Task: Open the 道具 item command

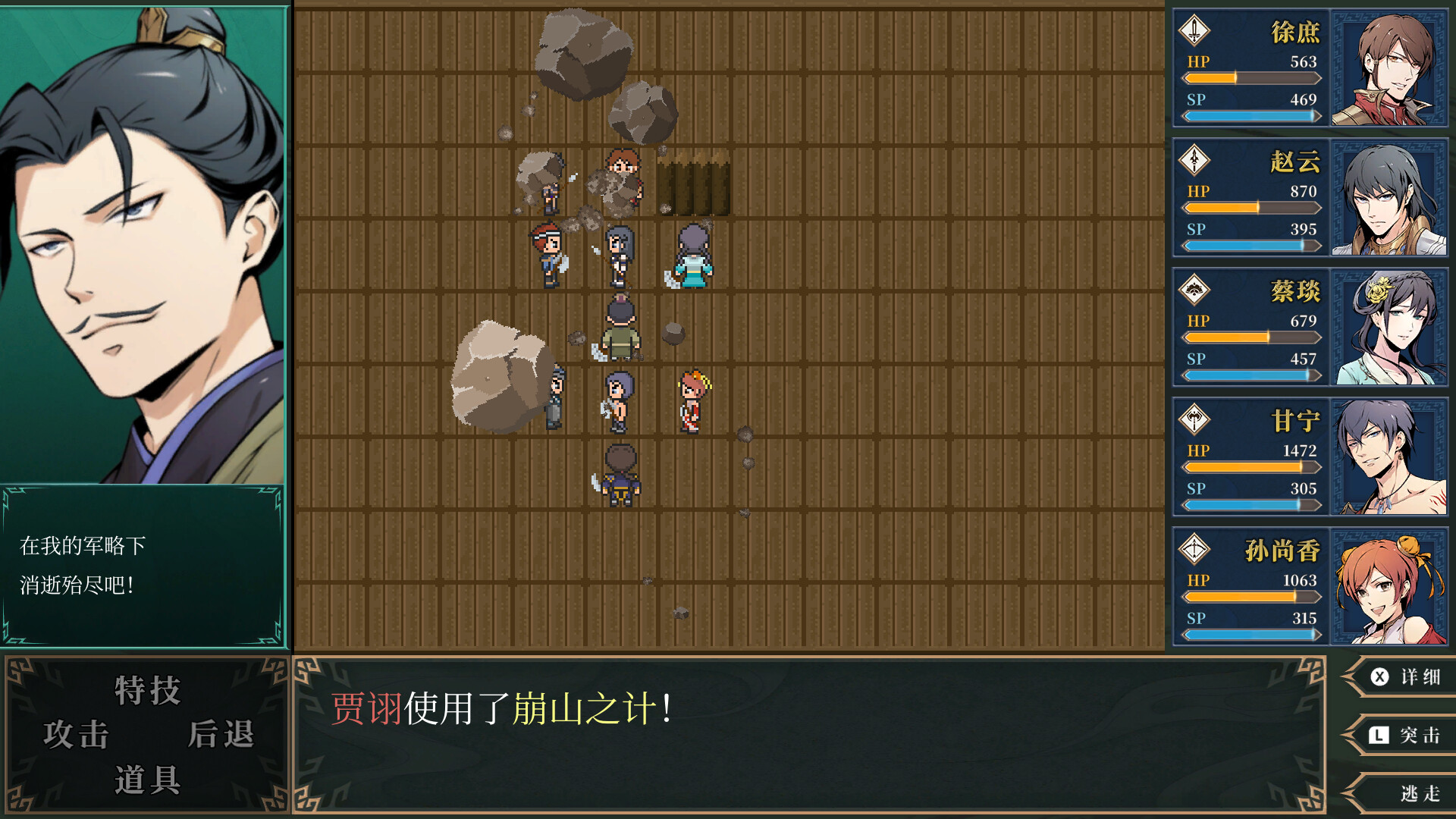Action: [147, 780]
